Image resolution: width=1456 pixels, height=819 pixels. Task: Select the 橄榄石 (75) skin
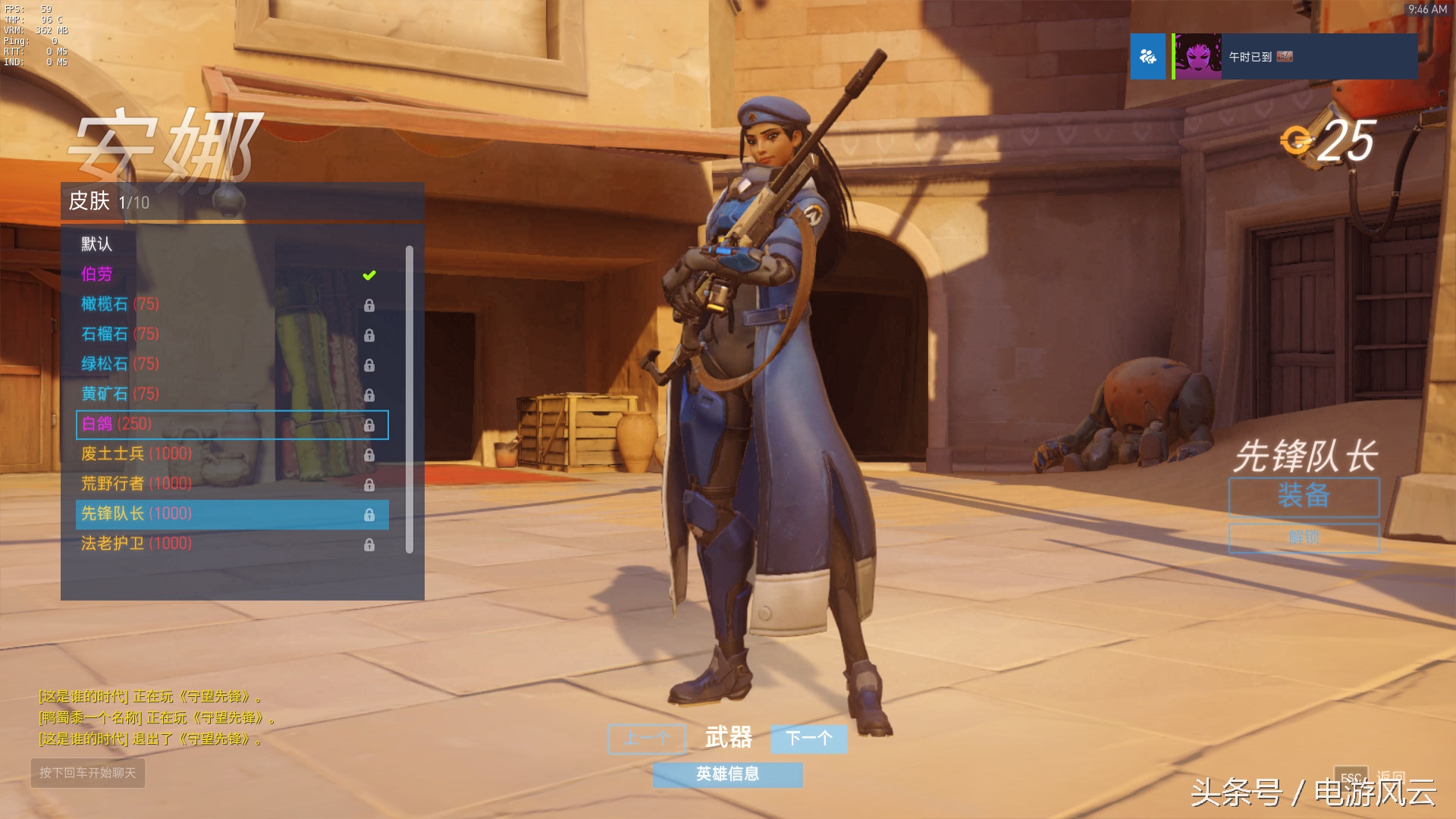coord(120,304)
